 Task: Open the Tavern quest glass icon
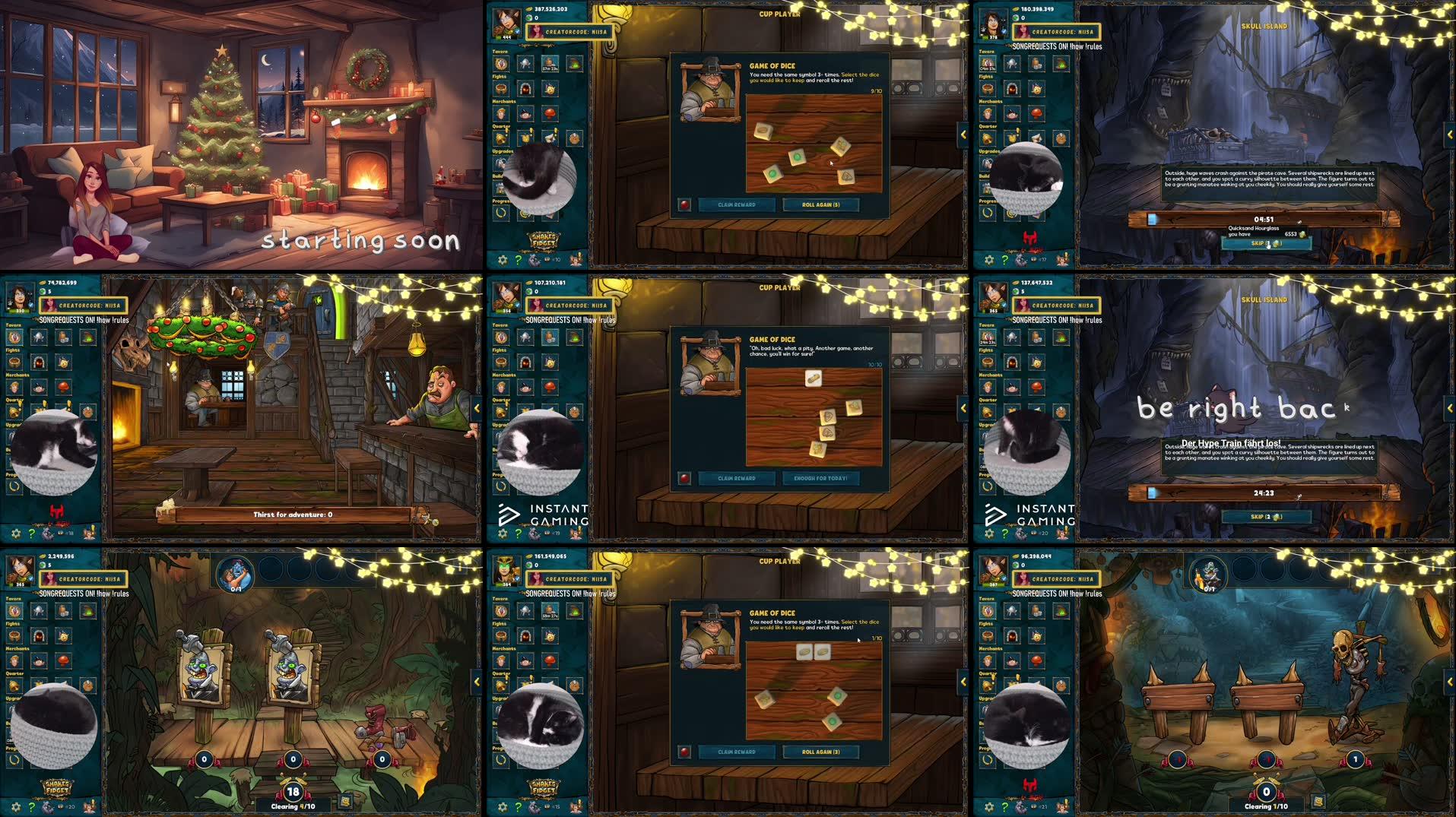click(501, 64)
